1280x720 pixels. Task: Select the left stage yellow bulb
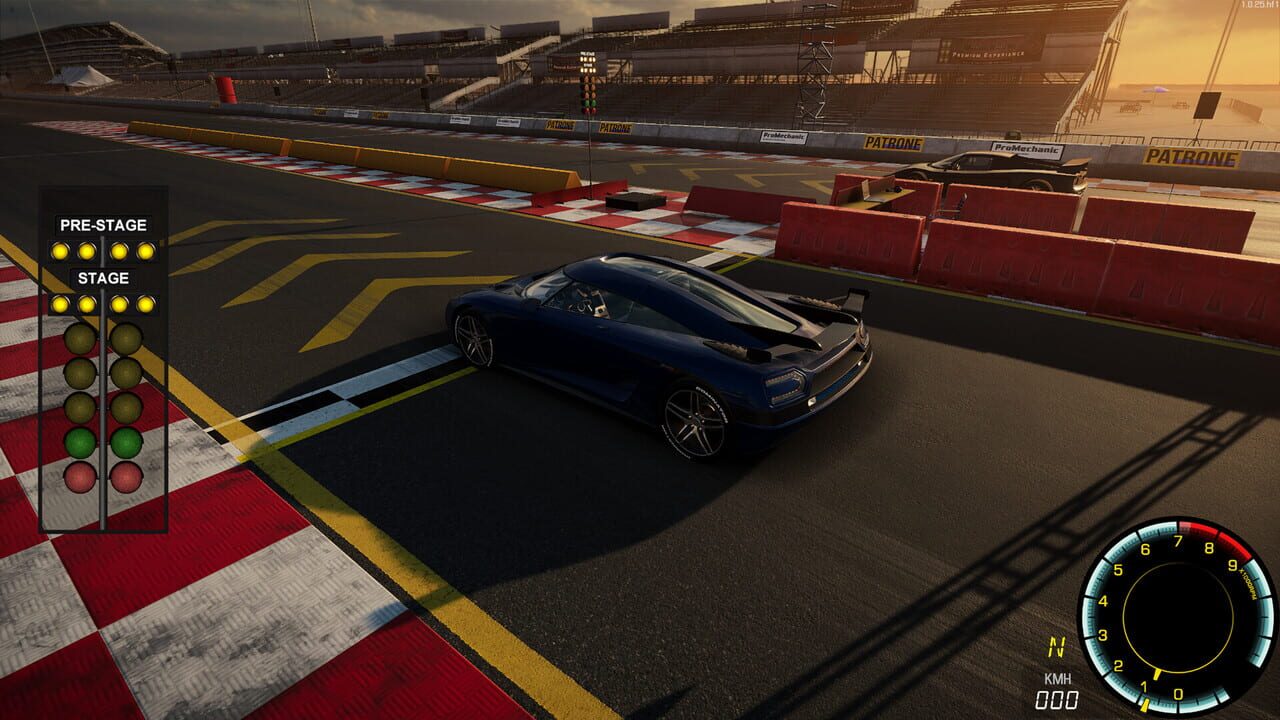pos(61,302)
